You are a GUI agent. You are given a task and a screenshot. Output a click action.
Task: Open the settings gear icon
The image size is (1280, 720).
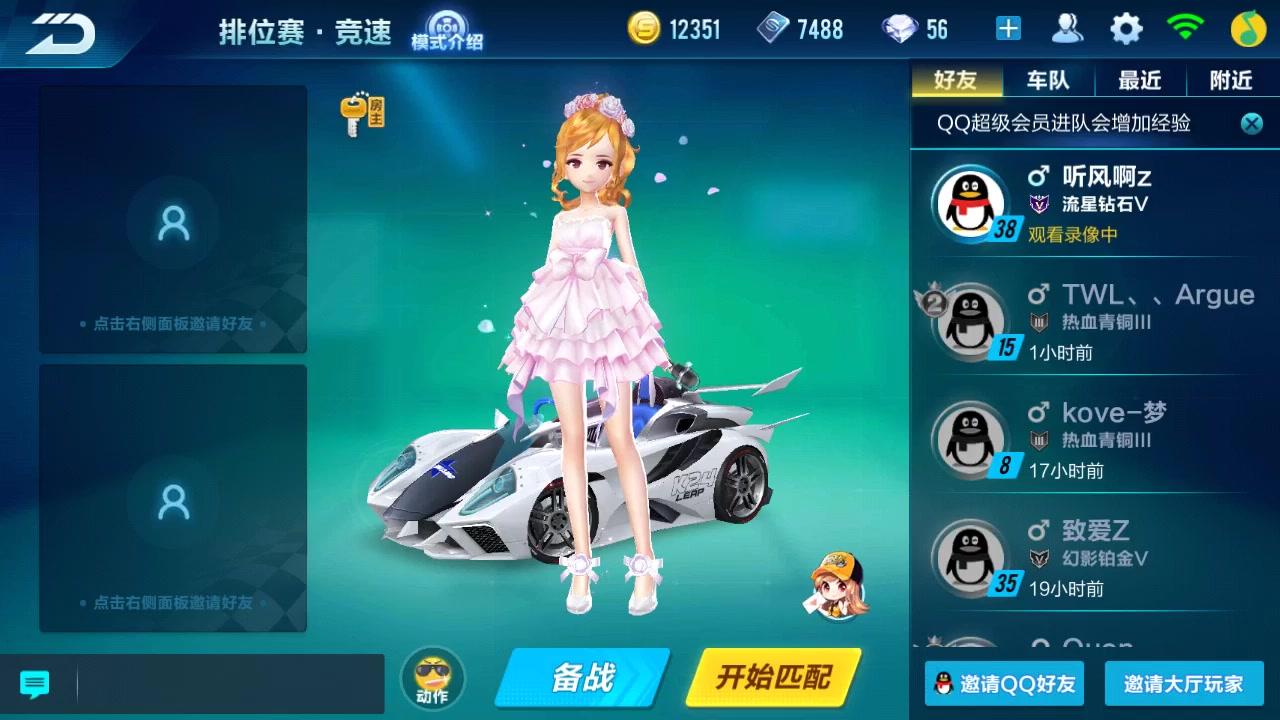(1126, 28)
